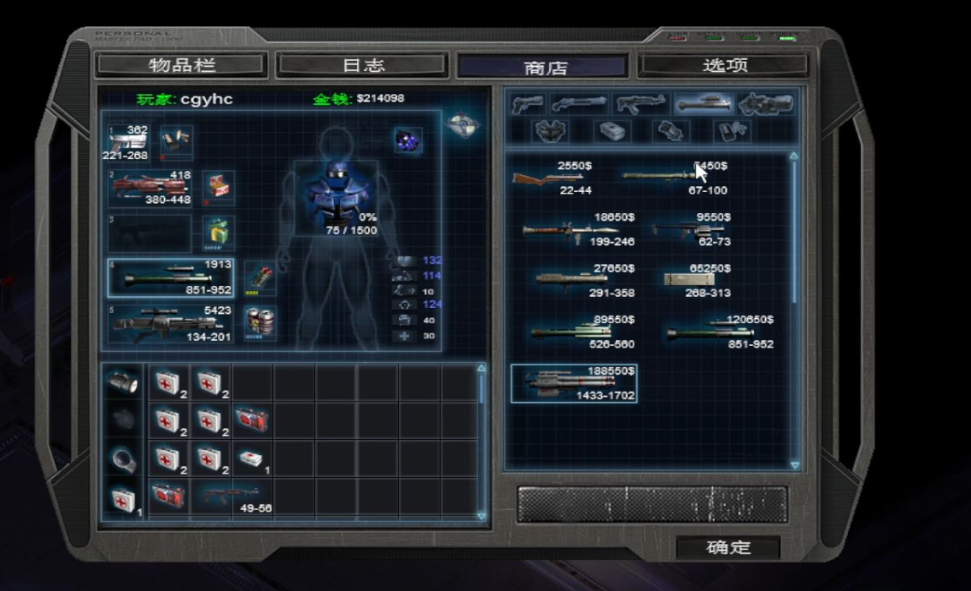The image size is (971, 591).
Task: Select the stored rifle with 49-56 damage
Action: [232, 496]
